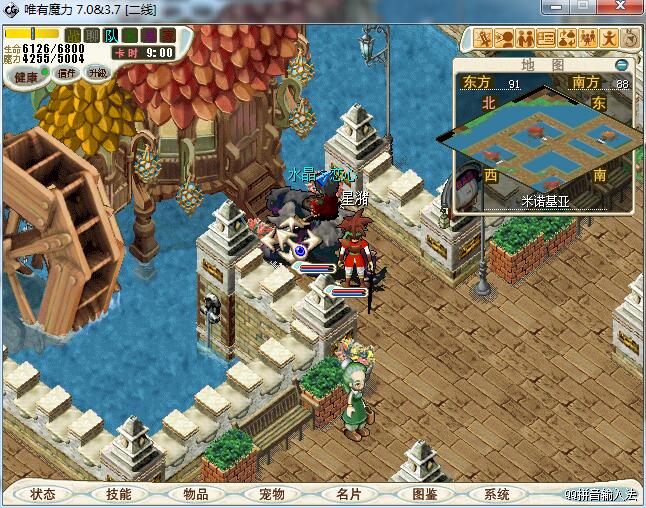
Task: Open the 状态 status menu
Action: (43, 494)
